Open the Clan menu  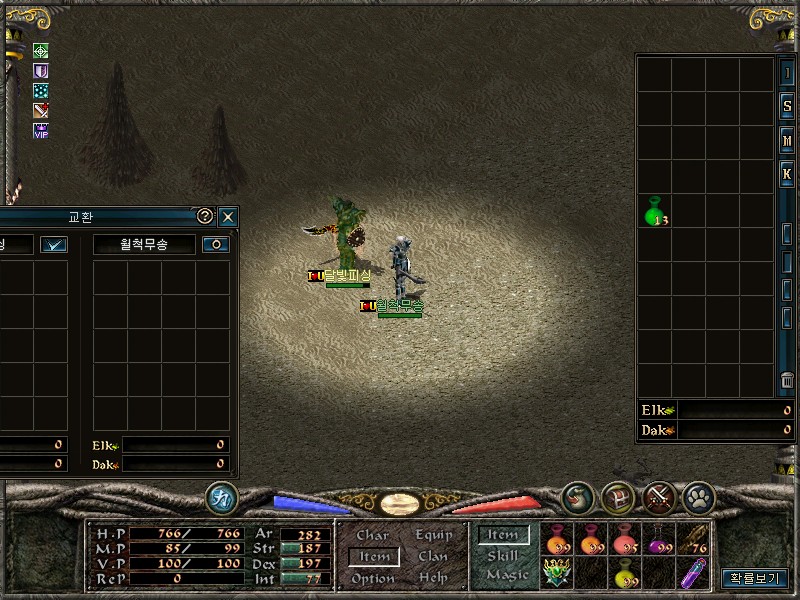(x=433, y=556)
